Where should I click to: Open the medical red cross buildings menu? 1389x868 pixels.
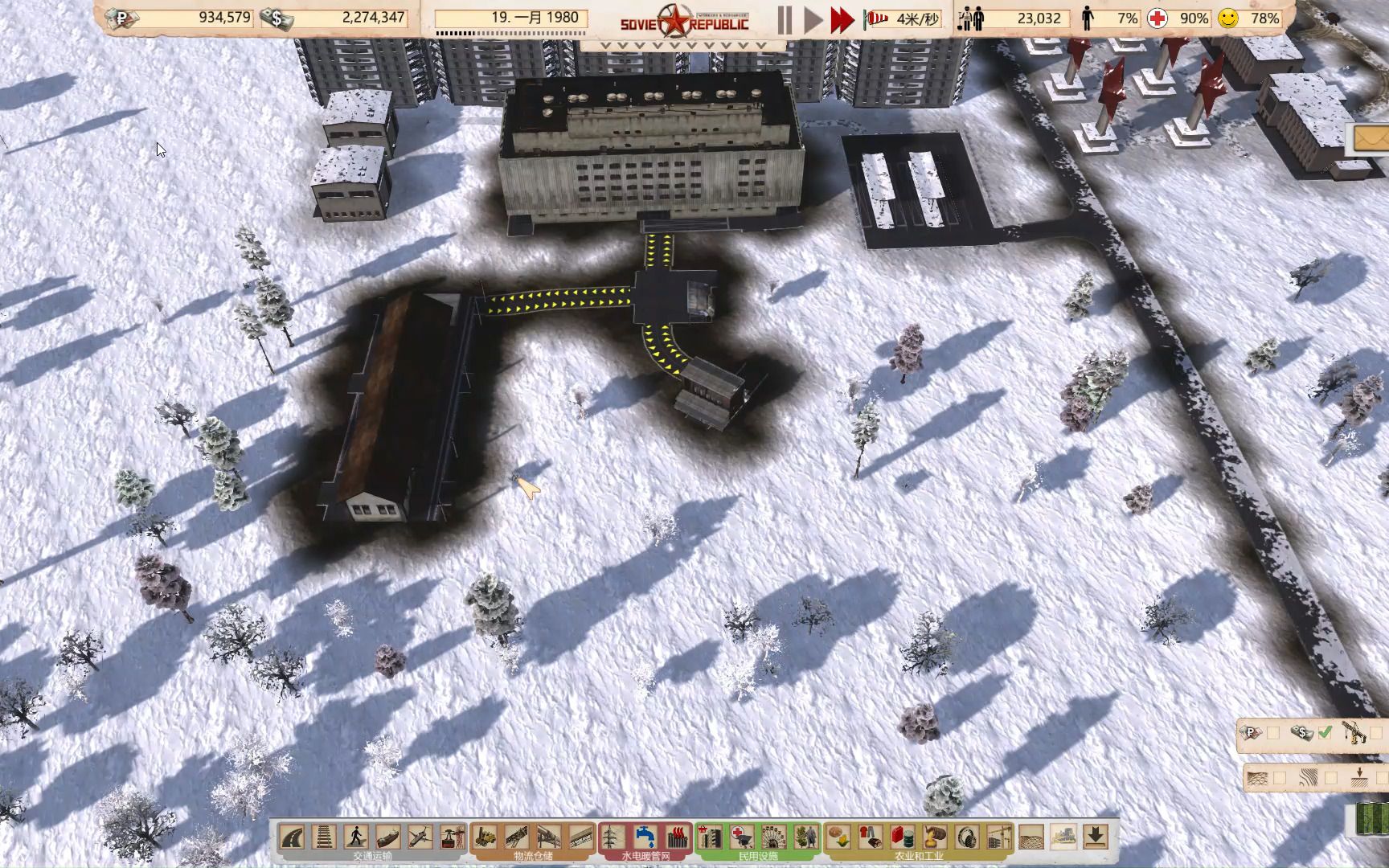click(741, 837)
